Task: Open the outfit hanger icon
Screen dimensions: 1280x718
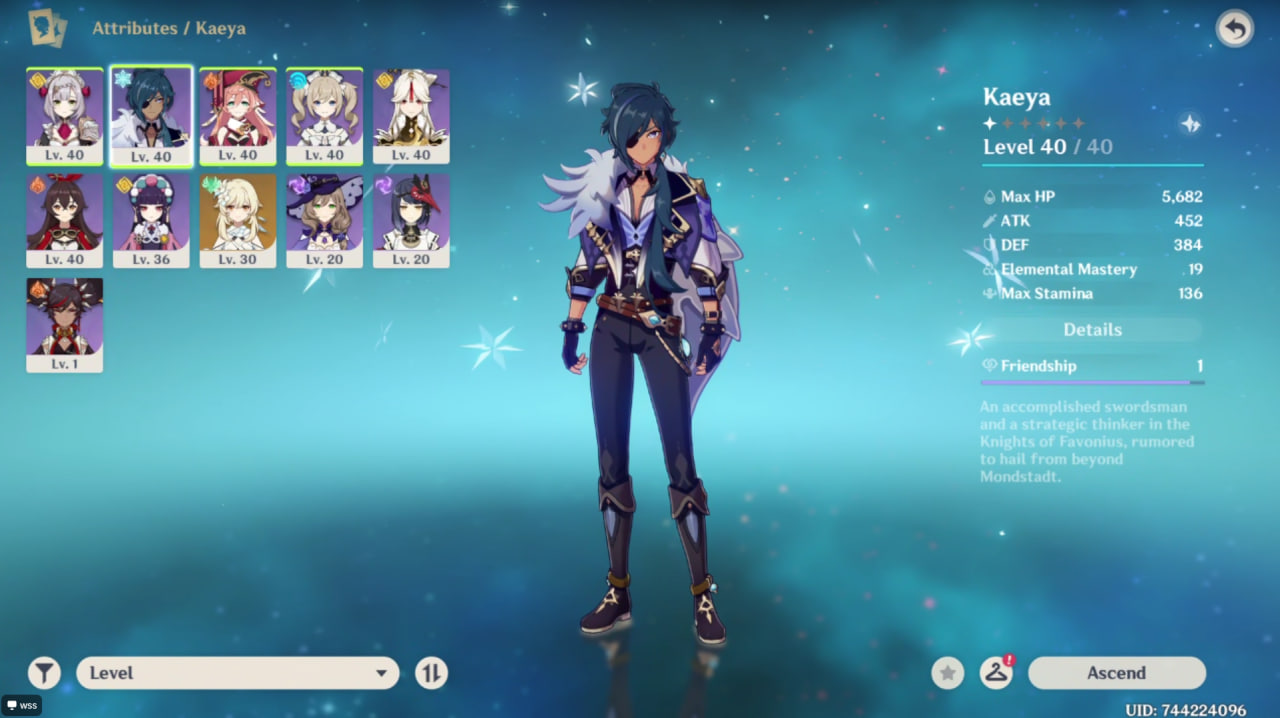Action: 996,673
